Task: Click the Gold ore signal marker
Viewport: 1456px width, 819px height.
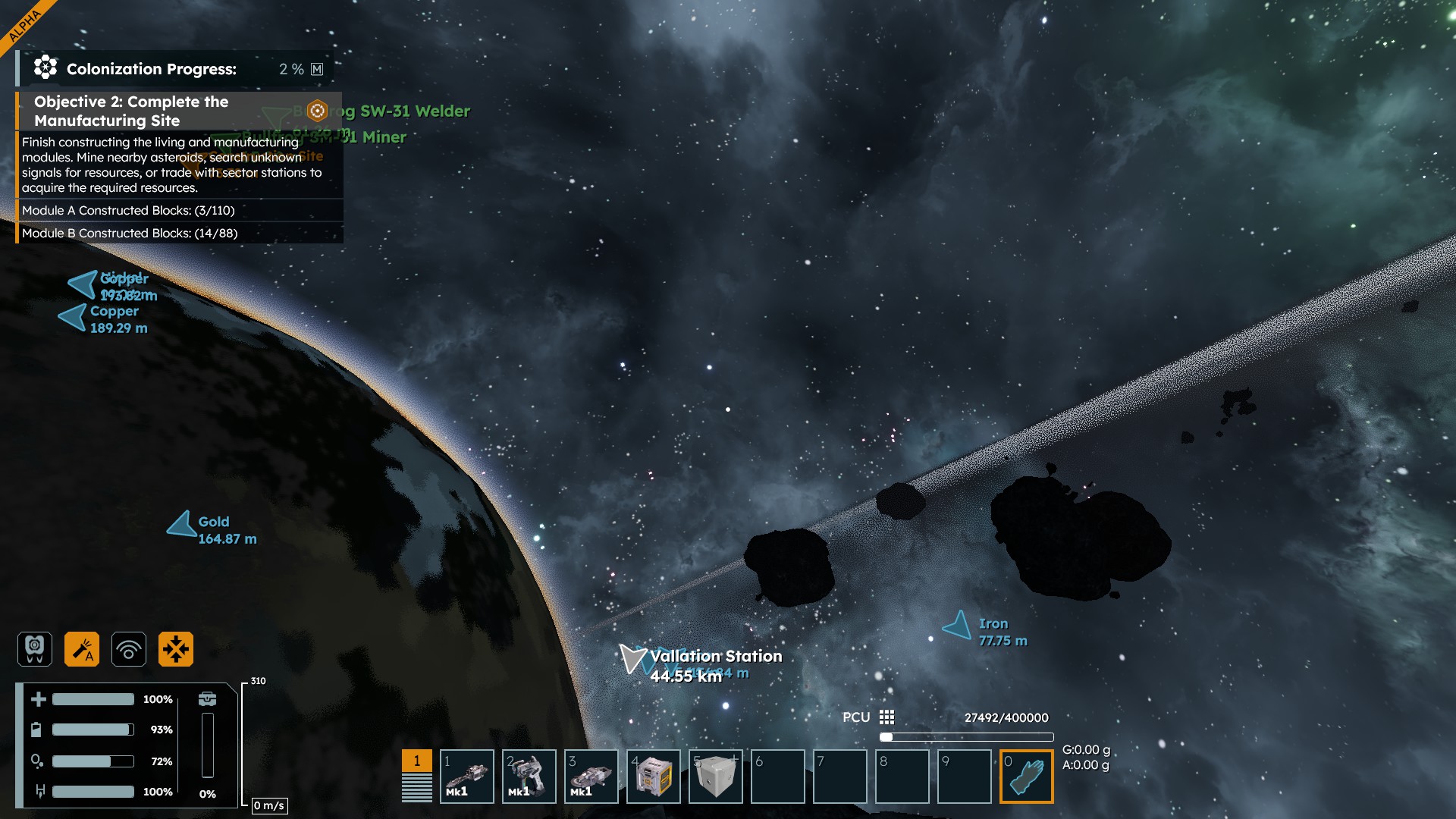Action: [183, 524]
